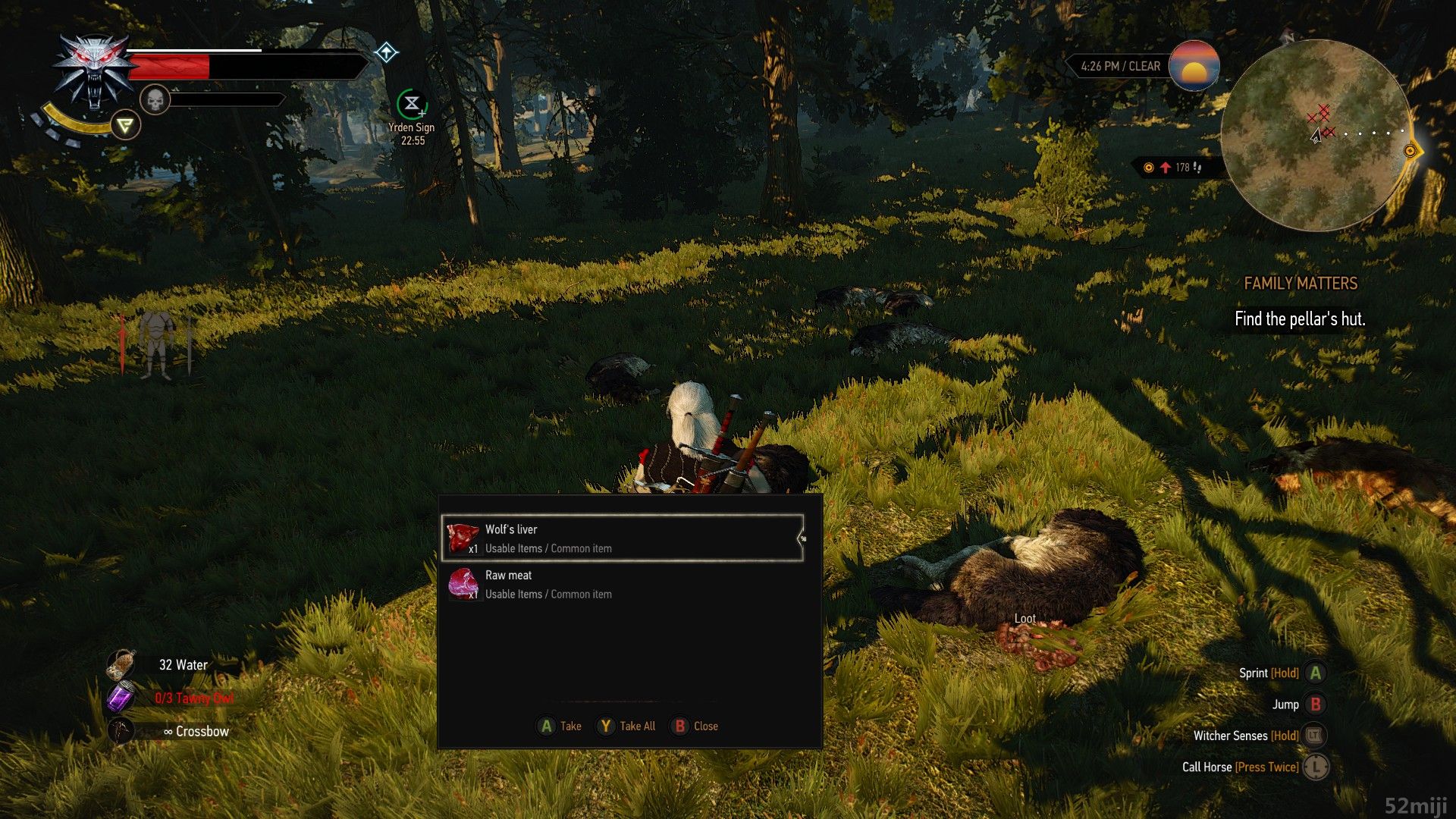Click the Take button in loot window
Viewport: 1456px width, 819px height.
click(x=560, y=726)
